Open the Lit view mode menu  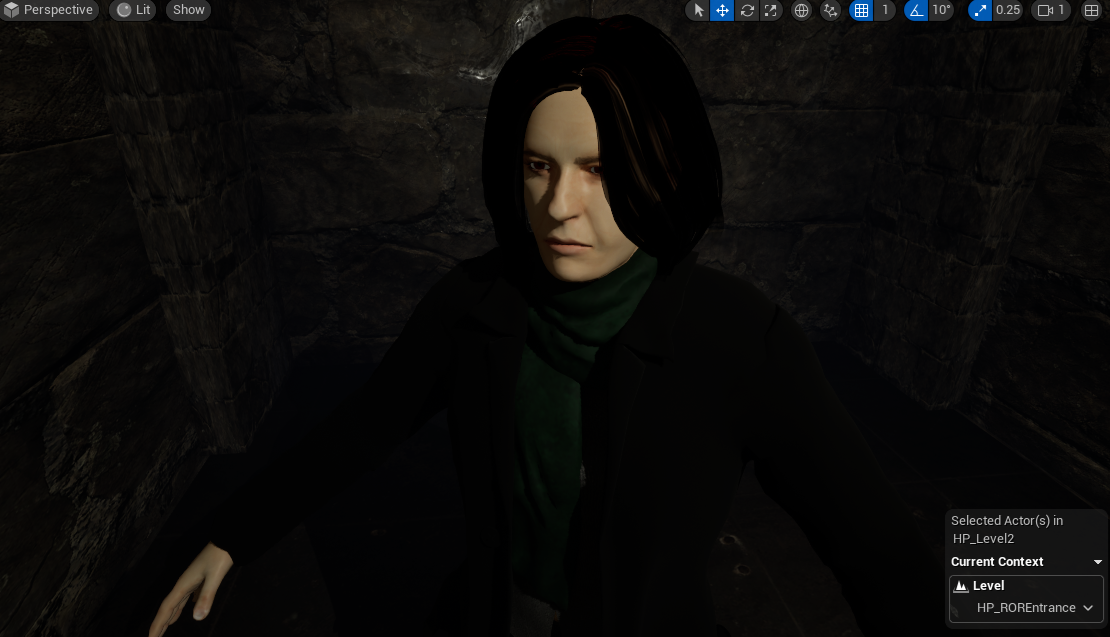(x=134, y=10)
